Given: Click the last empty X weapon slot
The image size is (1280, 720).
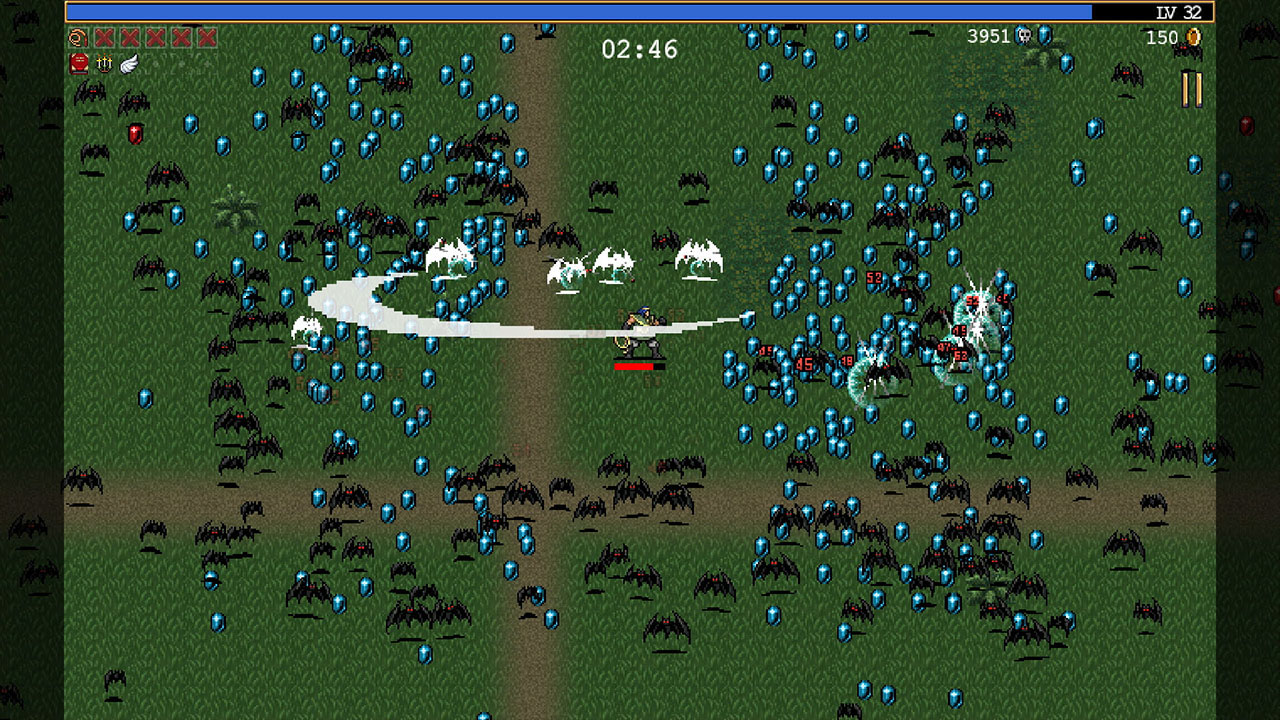Looking at the screenshot, I should point(206,38).
